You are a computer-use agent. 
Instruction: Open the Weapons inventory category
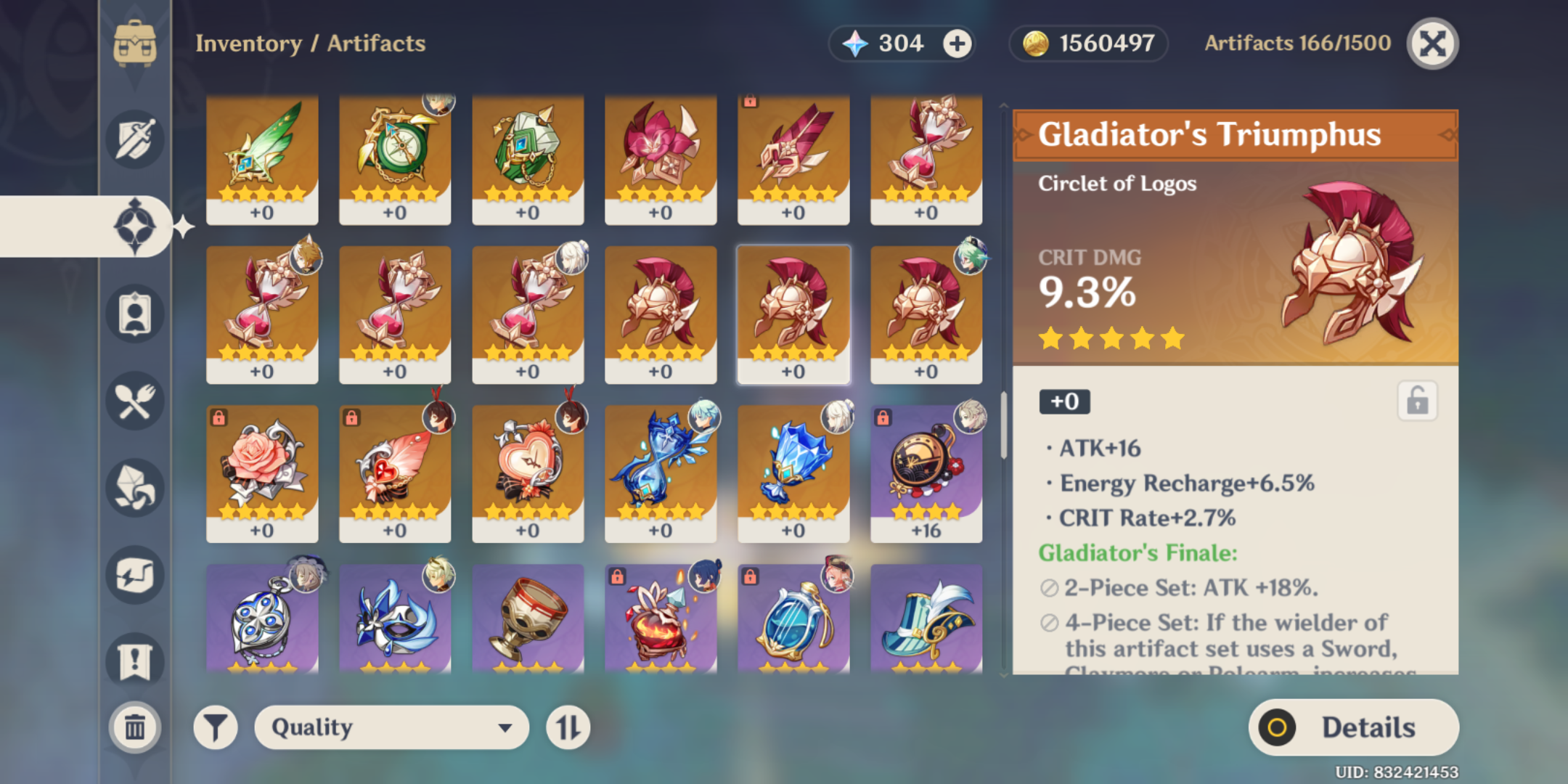(134, 139)
